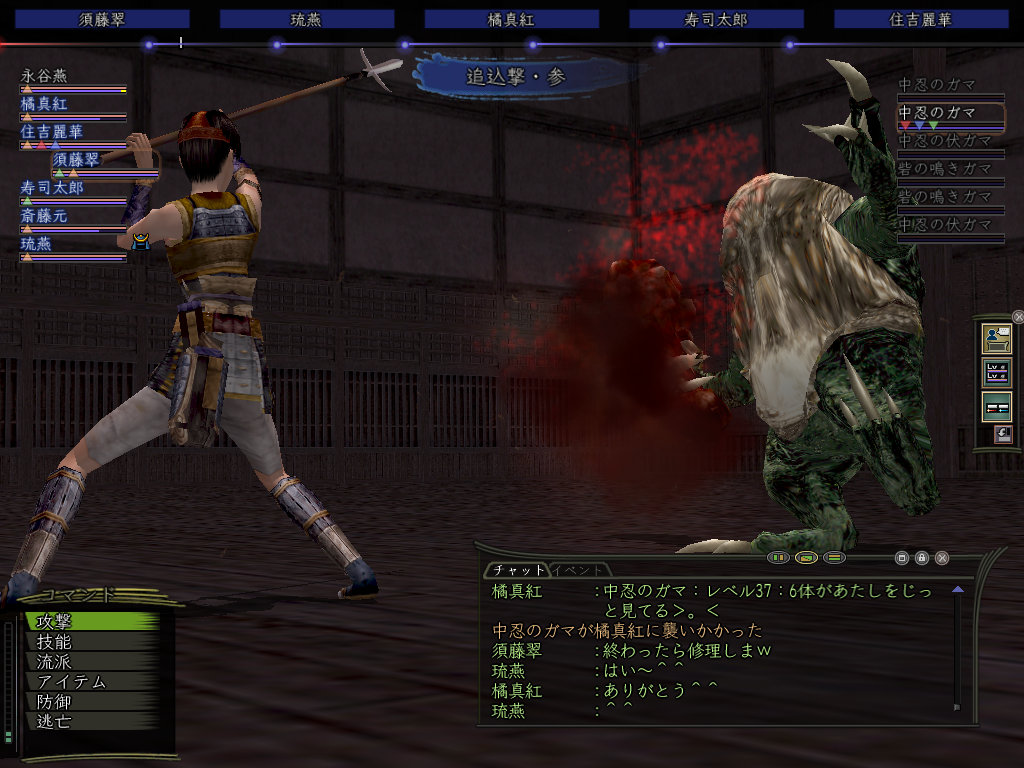1024x768 pixels.
Task: Select the 攻撃 attack command
Action: [90, 622]
